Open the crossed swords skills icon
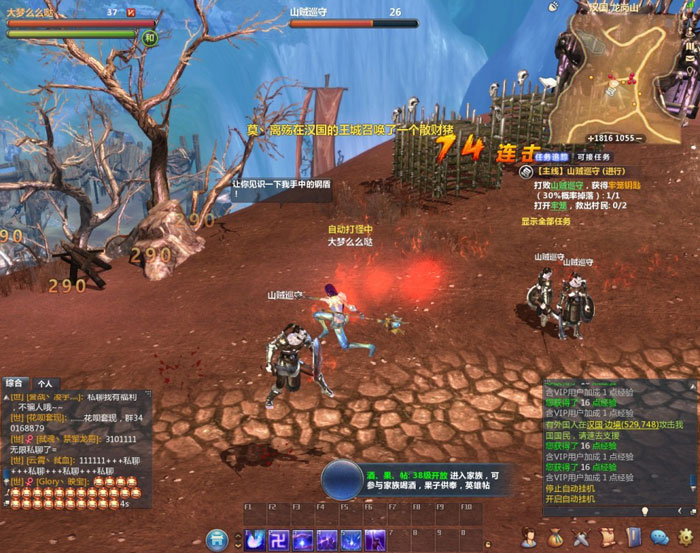The height and width of the screenshot is (553, 700). pyautogui.click(x=581, y=539)
